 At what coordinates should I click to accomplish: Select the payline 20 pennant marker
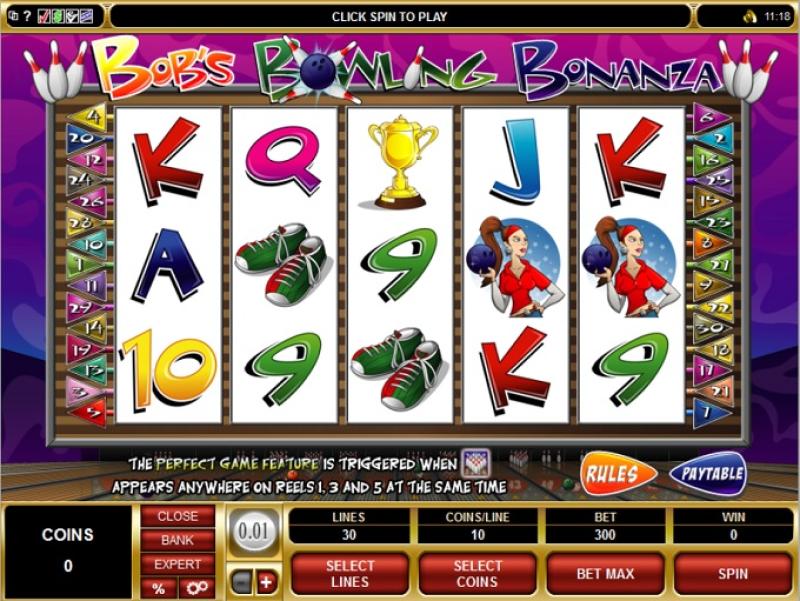tap(84, 138)
